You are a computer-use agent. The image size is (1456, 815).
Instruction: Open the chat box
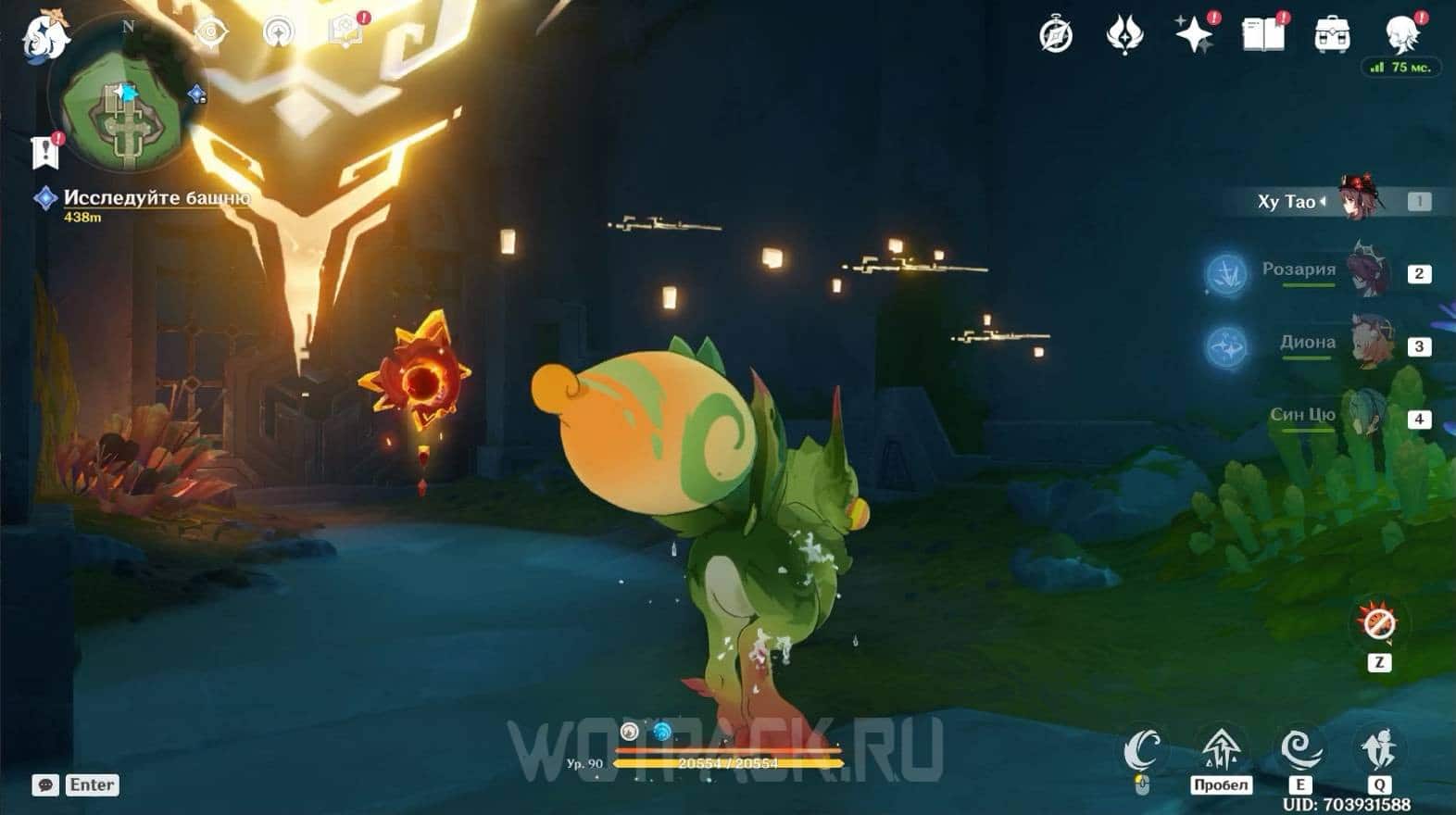pos(46,784)
